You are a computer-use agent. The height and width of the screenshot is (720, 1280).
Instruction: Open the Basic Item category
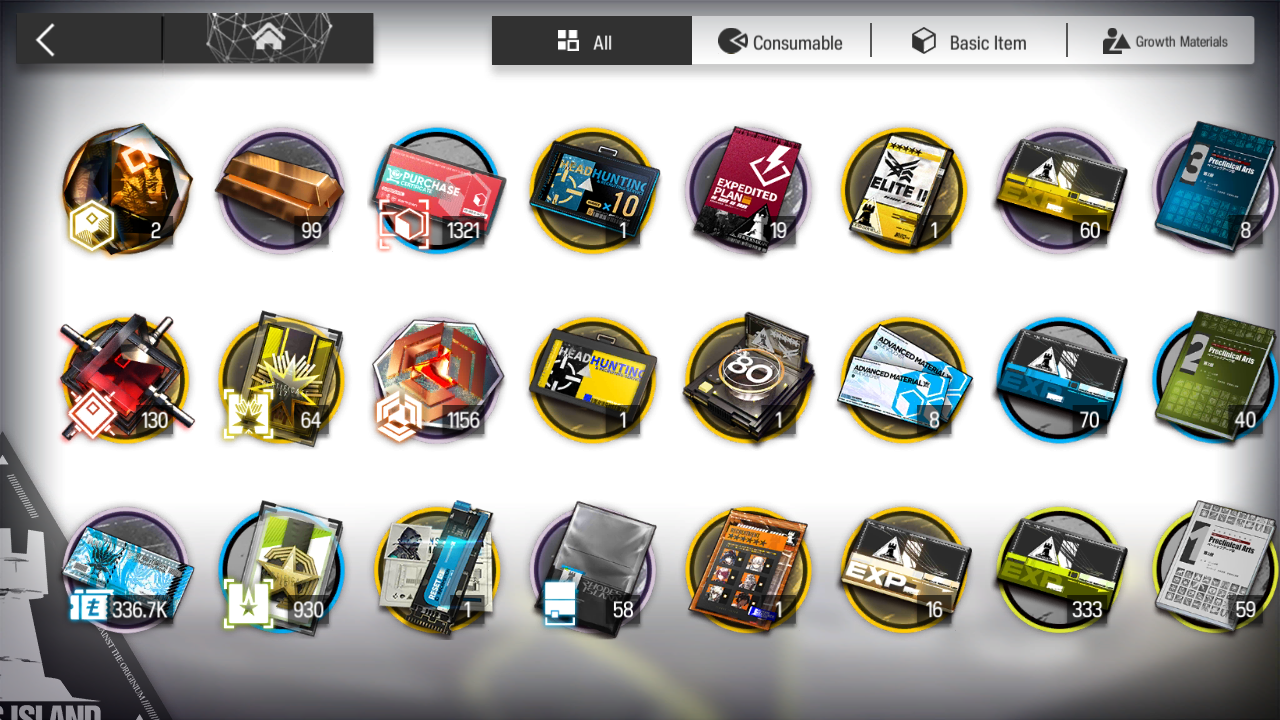pos(969,41)
